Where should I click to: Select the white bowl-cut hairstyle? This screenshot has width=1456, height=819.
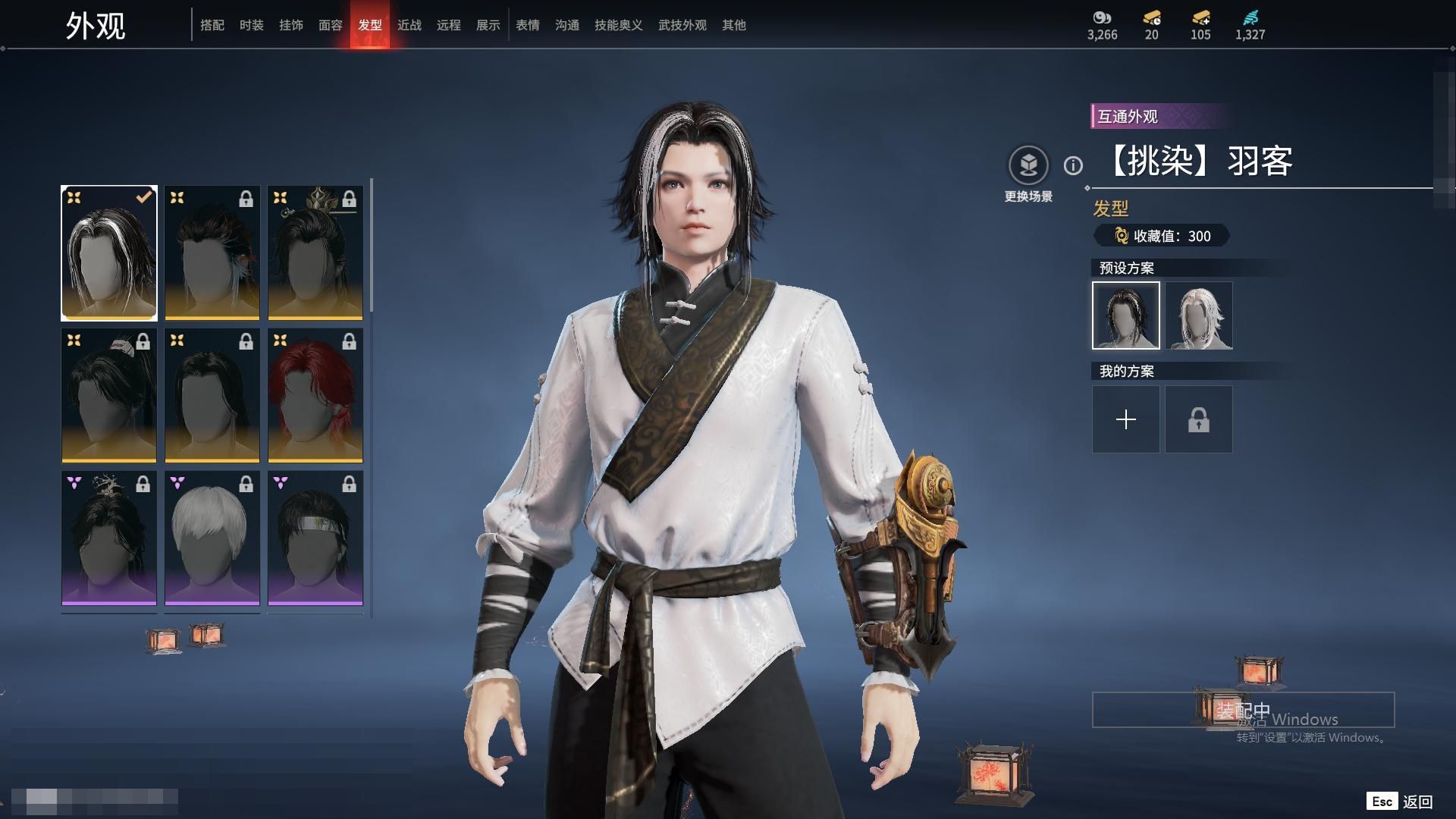click(x=212, y=538)
